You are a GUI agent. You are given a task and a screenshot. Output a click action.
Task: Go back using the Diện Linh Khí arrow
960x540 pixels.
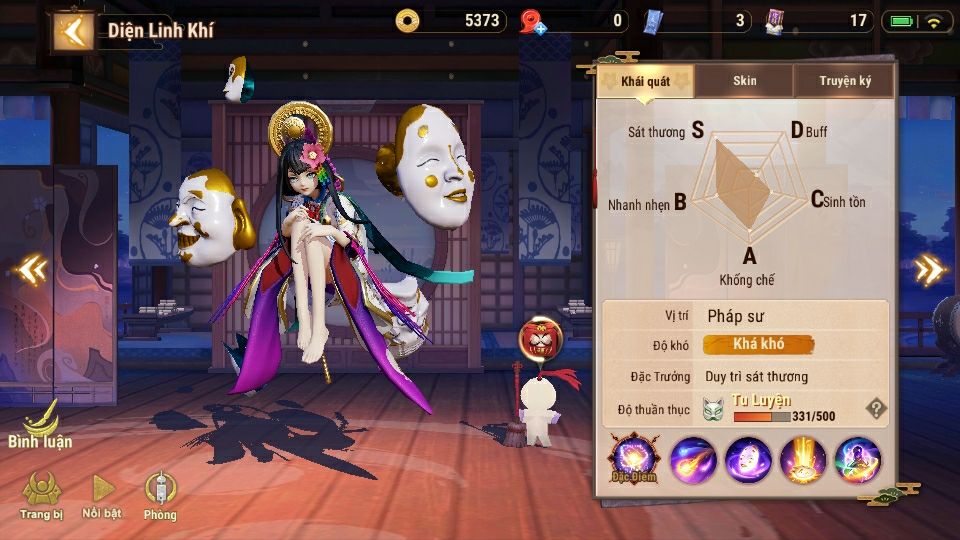point(72,30)
